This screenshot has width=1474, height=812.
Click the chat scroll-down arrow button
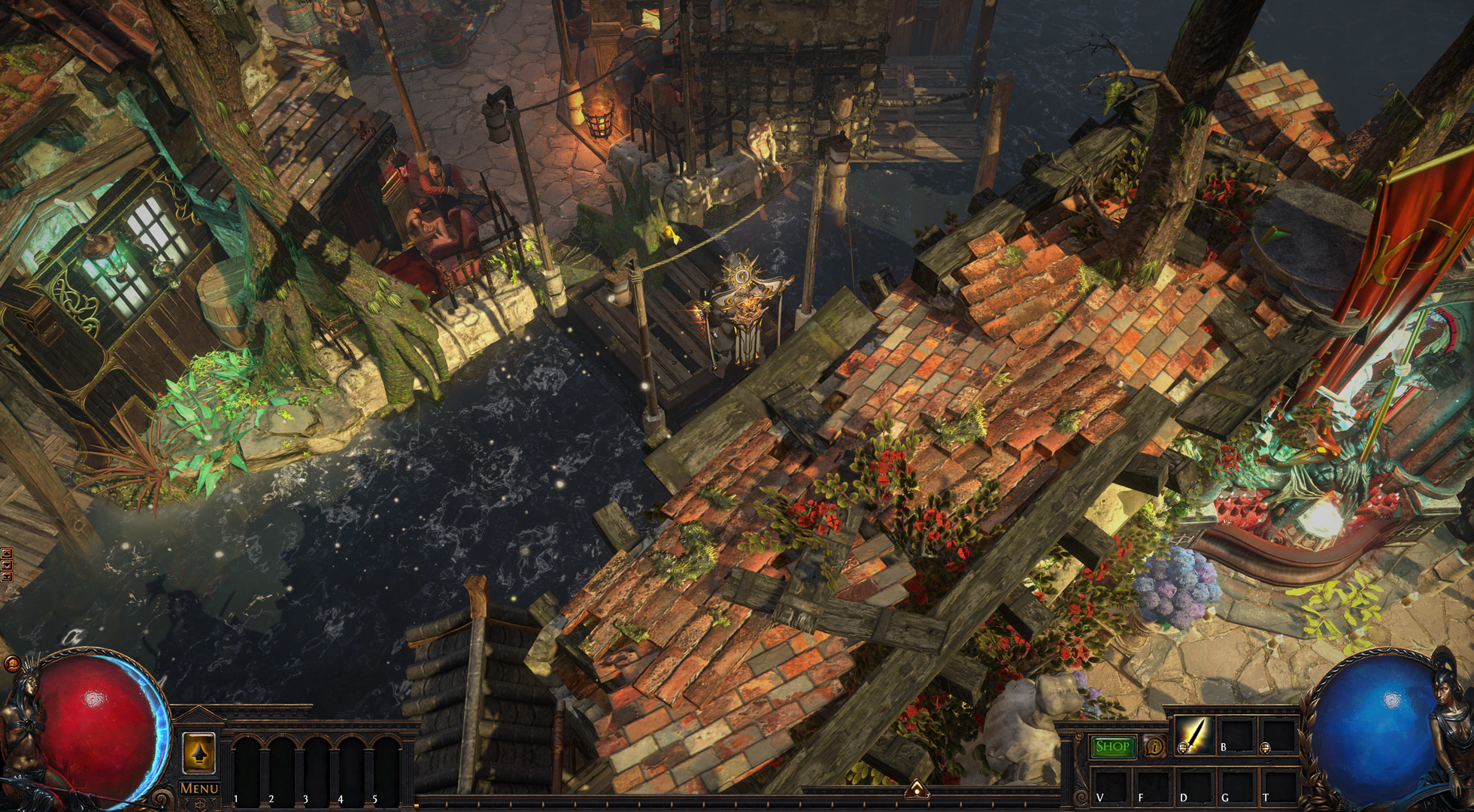(7, 565)
